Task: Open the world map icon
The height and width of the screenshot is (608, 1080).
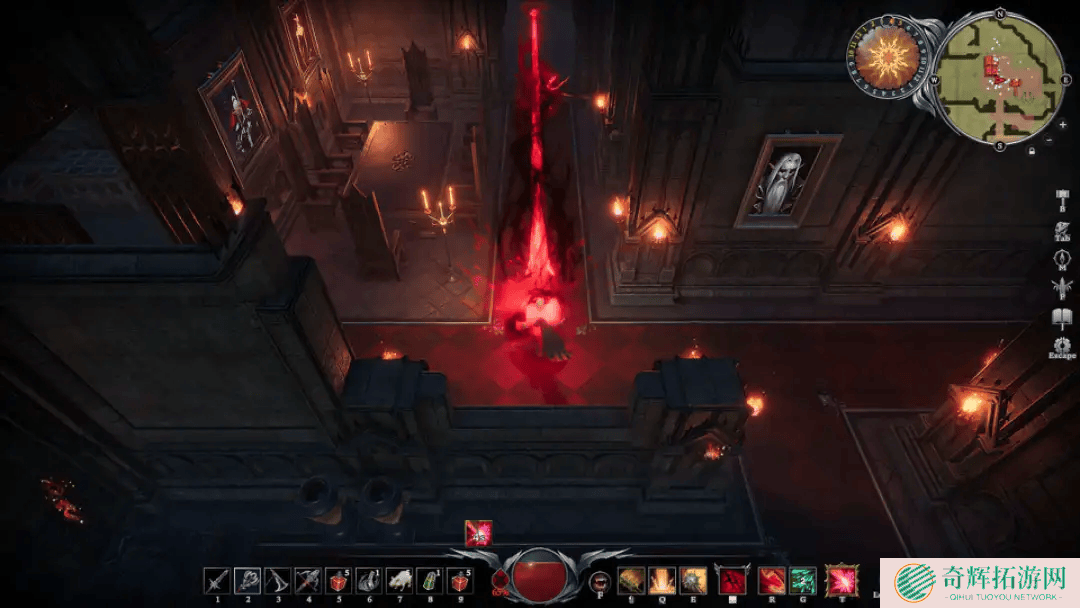Action: (1062, 261)
